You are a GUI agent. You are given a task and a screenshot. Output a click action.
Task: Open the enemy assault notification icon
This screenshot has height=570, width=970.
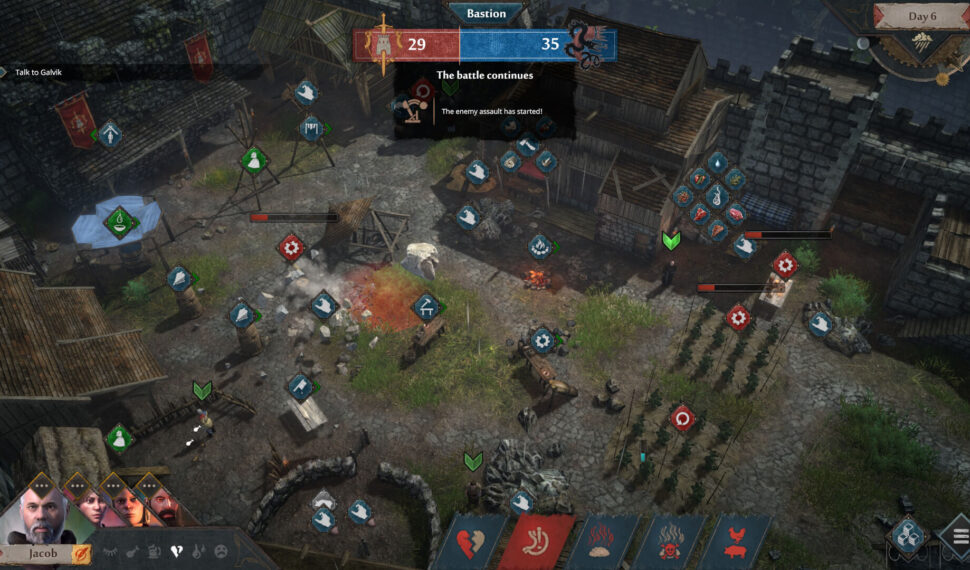409,109
